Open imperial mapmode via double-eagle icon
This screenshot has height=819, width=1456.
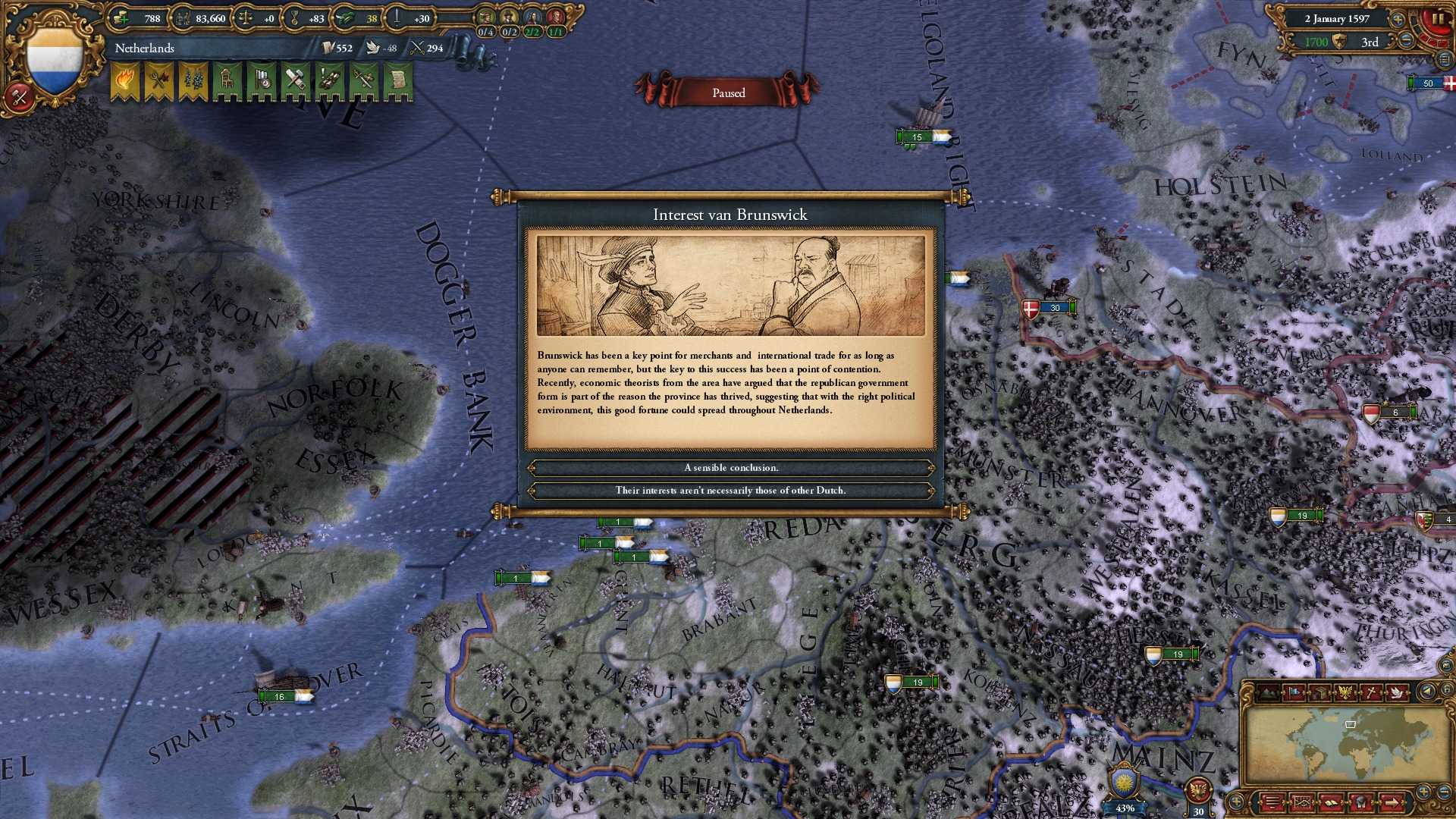point(1346,692)
